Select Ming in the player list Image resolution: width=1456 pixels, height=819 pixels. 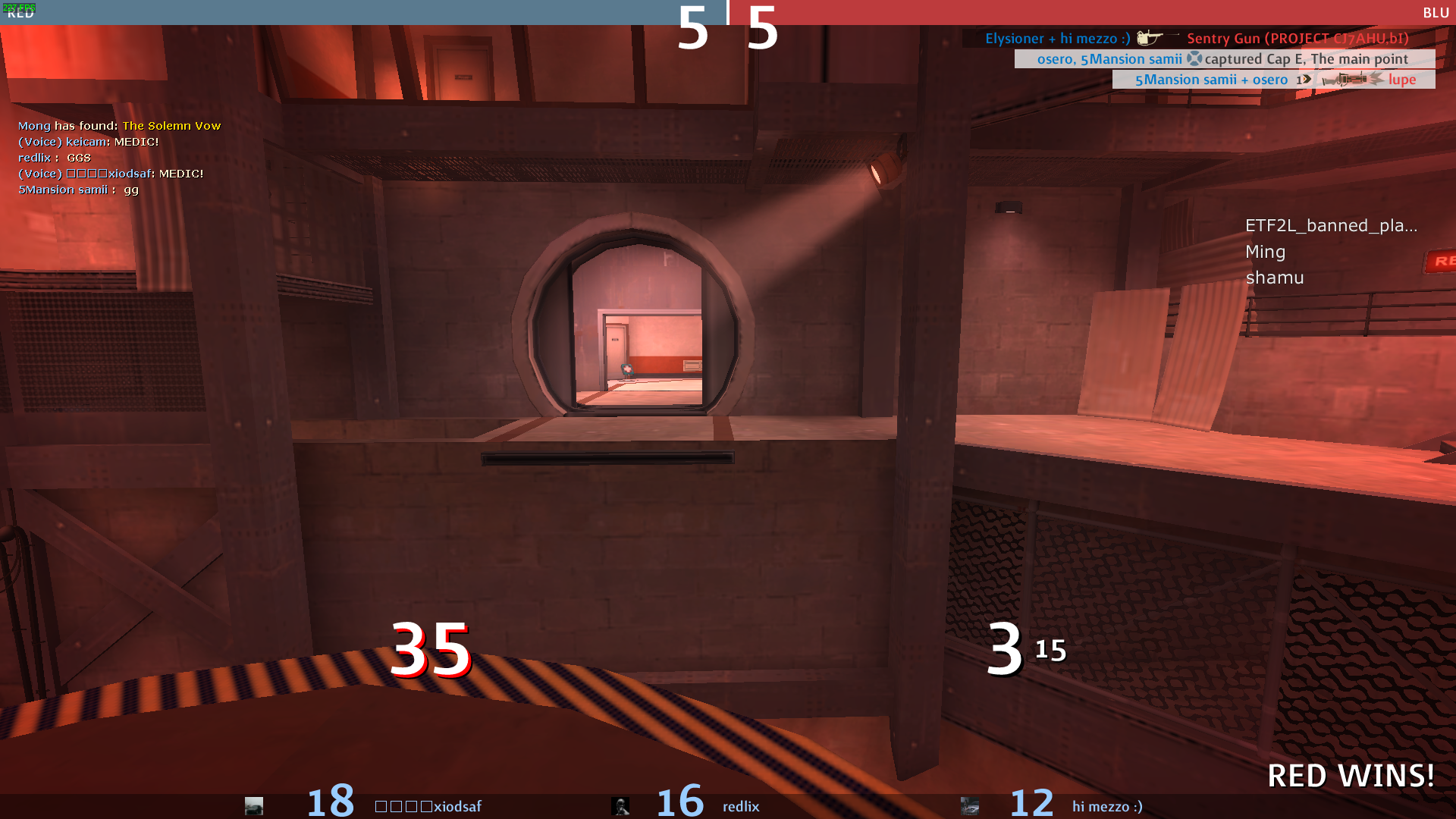(1265, 252)
